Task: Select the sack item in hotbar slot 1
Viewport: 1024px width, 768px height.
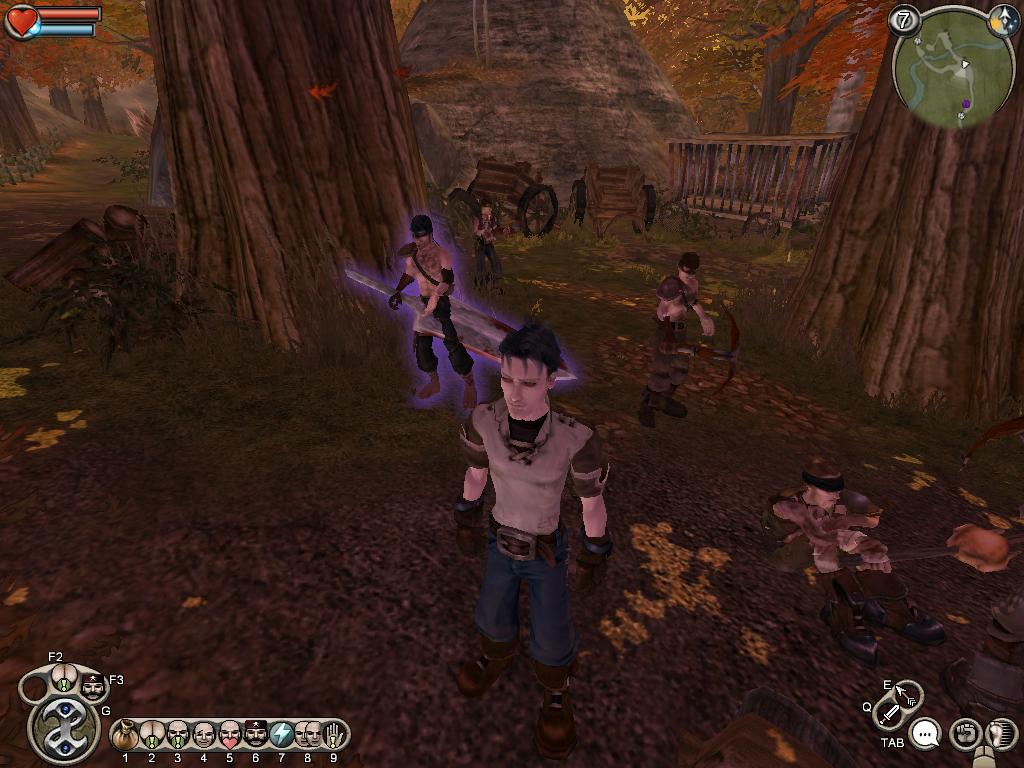Action: point(126,736)
